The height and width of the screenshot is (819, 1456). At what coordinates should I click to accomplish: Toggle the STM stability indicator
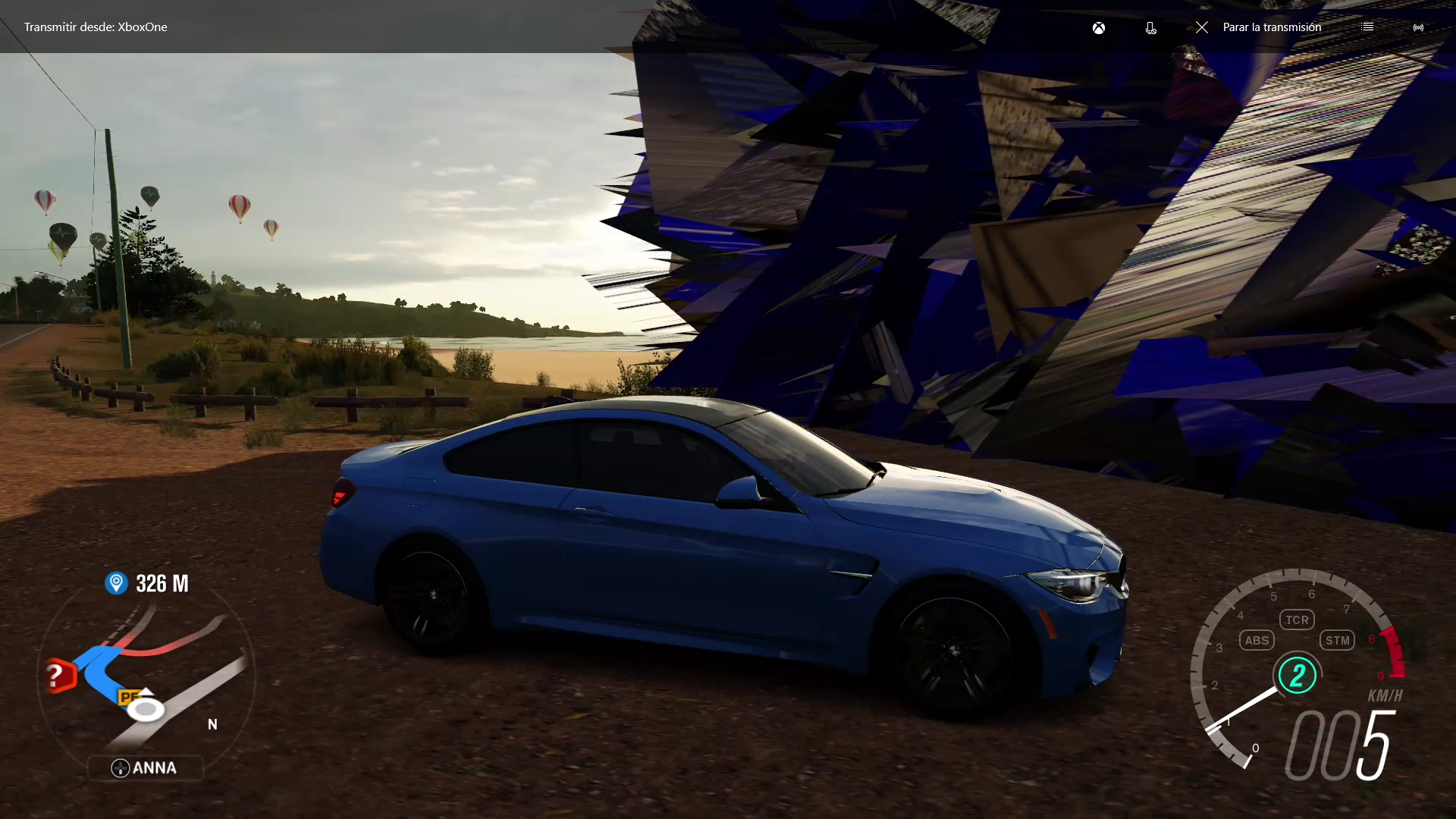(x=1337, y=640)
